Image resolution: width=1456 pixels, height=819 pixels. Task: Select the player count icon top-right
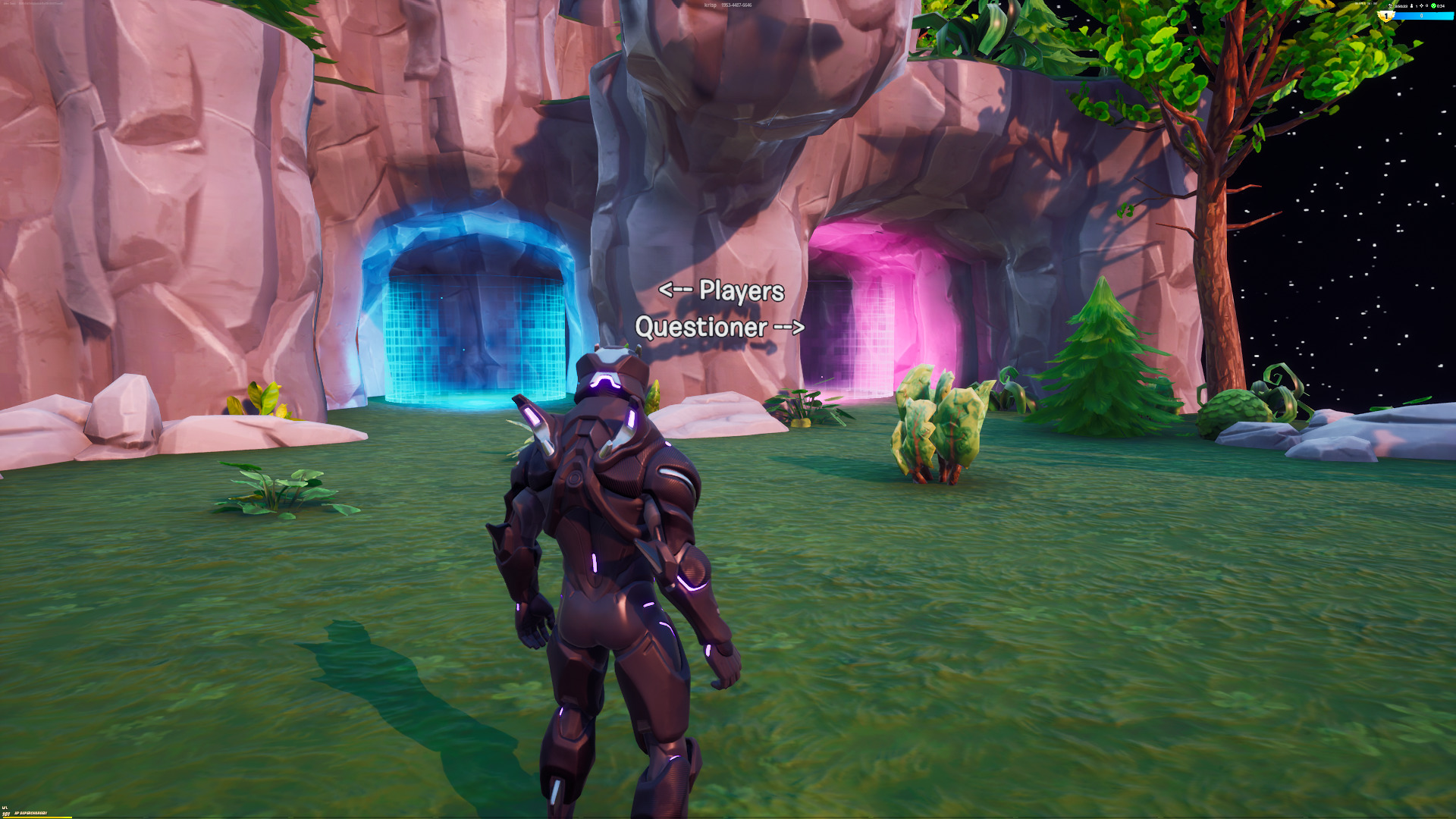(x=1411, y=6)
